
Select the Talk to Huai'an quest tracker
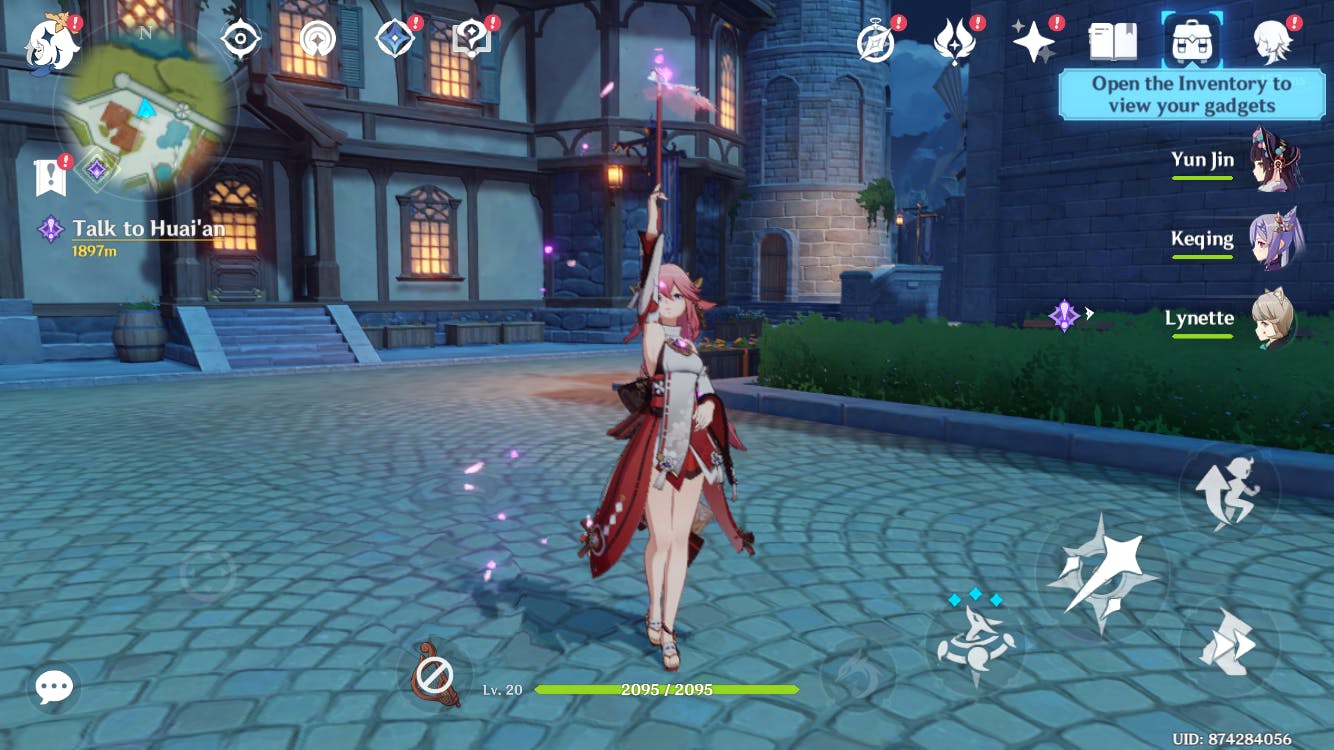(x=147, y=229)
